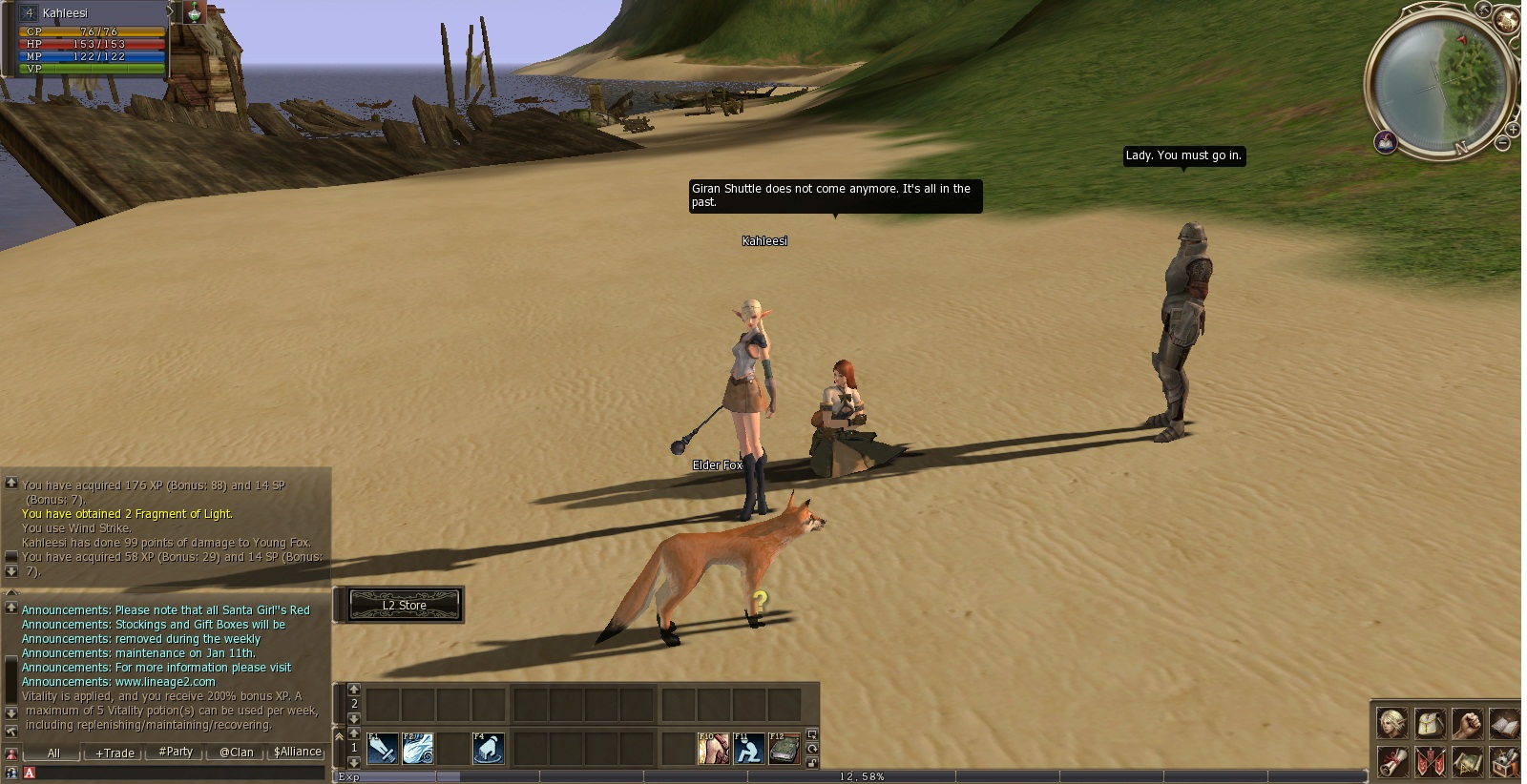Zoom out the minimap with the minus button
The height and width of the screenshot is (784, 1527).
[1503, 144]
